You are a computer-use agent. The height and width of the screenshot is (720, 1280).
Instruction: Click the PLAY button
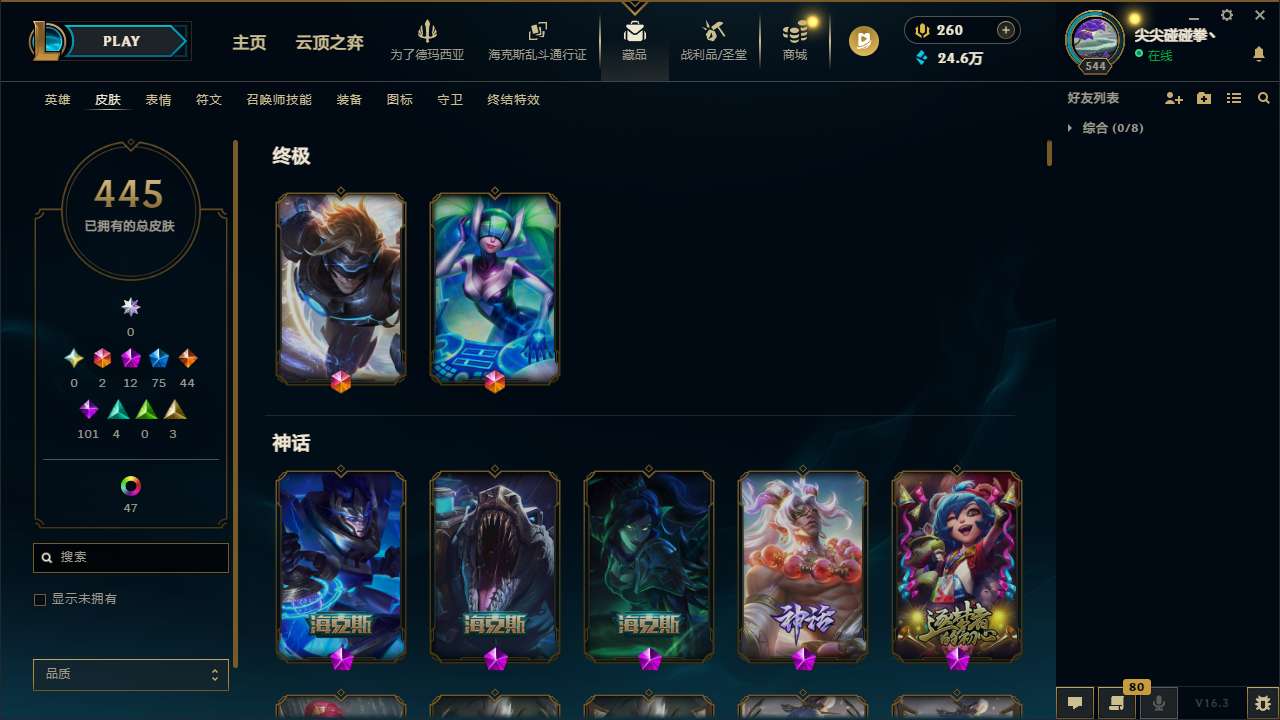(121, 41)
